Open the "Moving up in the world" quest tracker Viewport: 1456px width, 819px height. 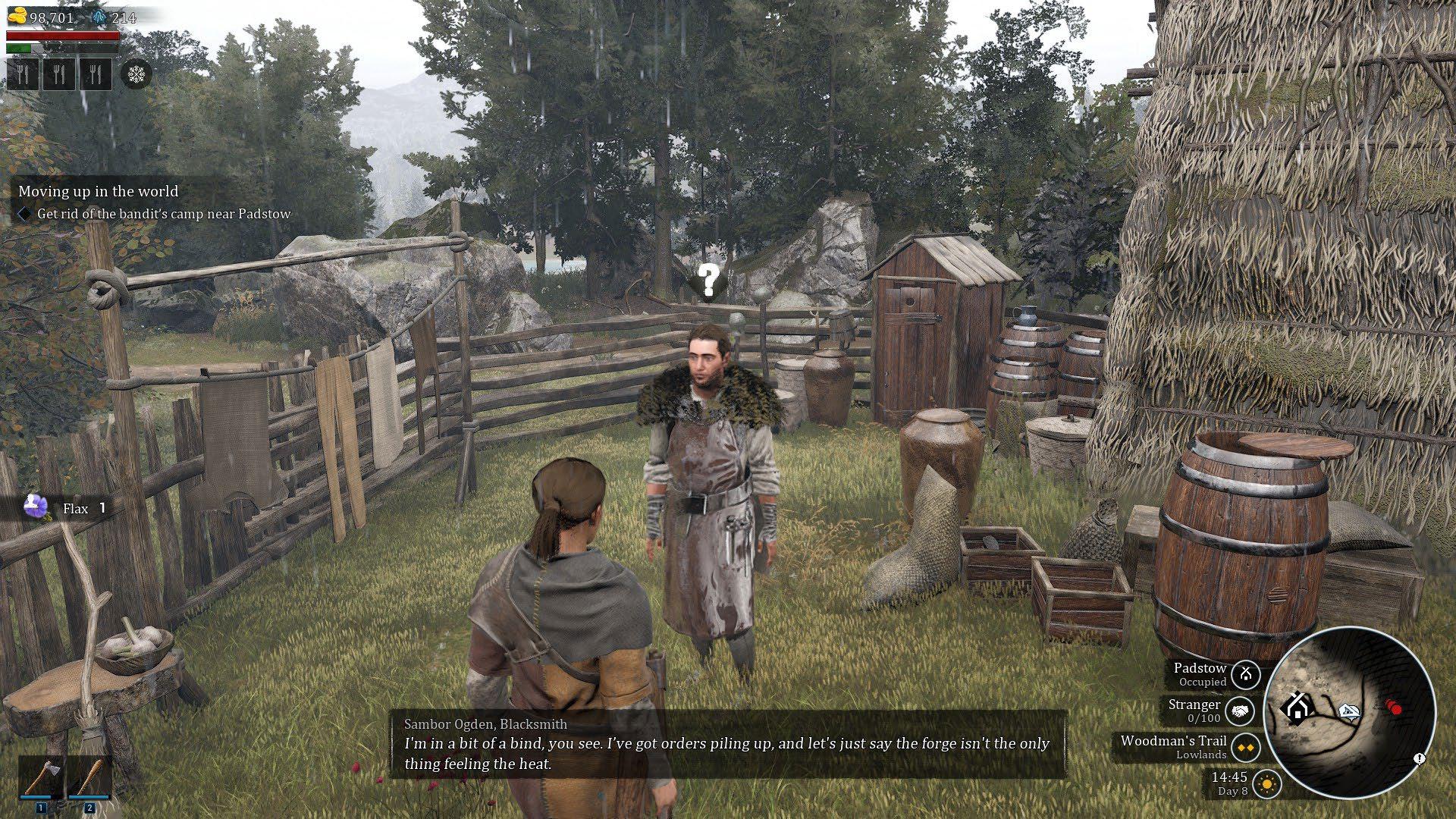(99, 191)
